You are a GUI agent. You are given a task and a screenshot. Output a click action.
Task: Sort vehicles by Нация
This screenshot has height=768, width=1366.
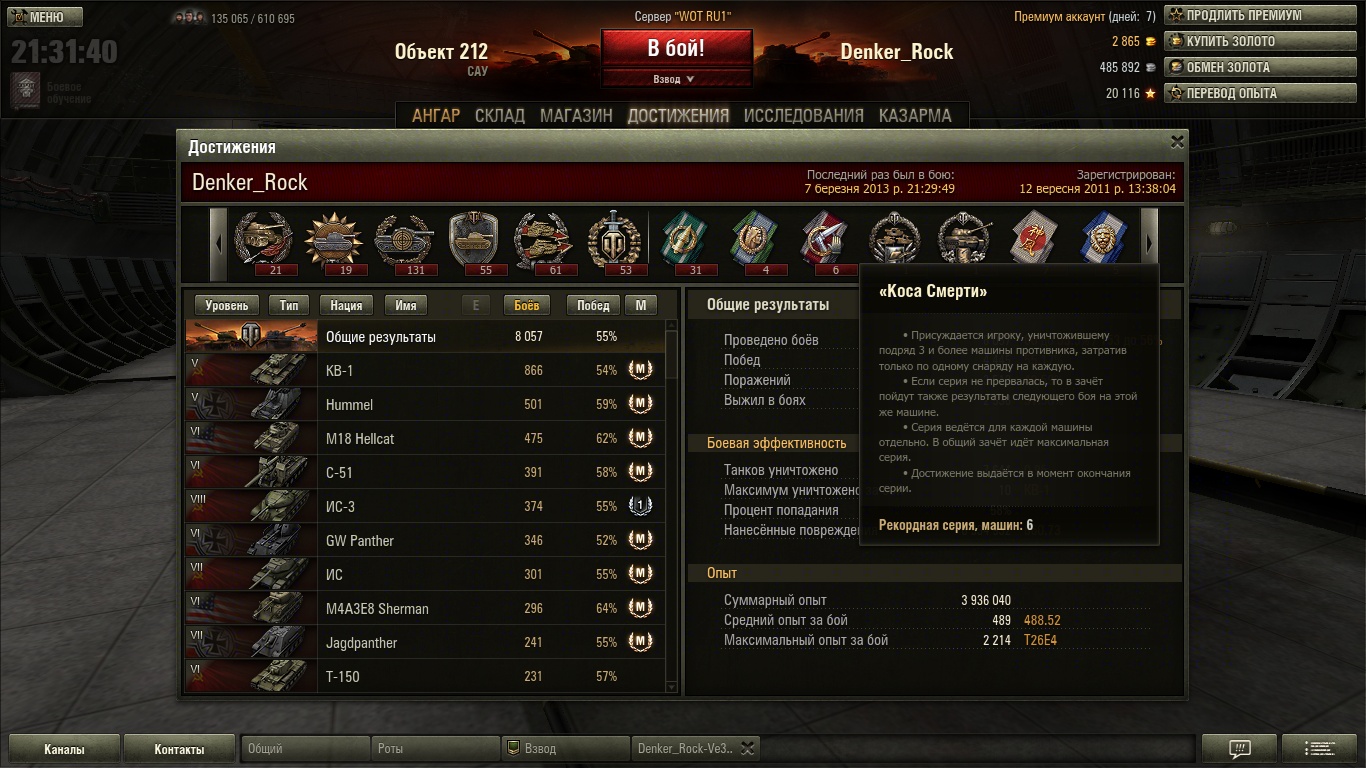tap(346, 306)
